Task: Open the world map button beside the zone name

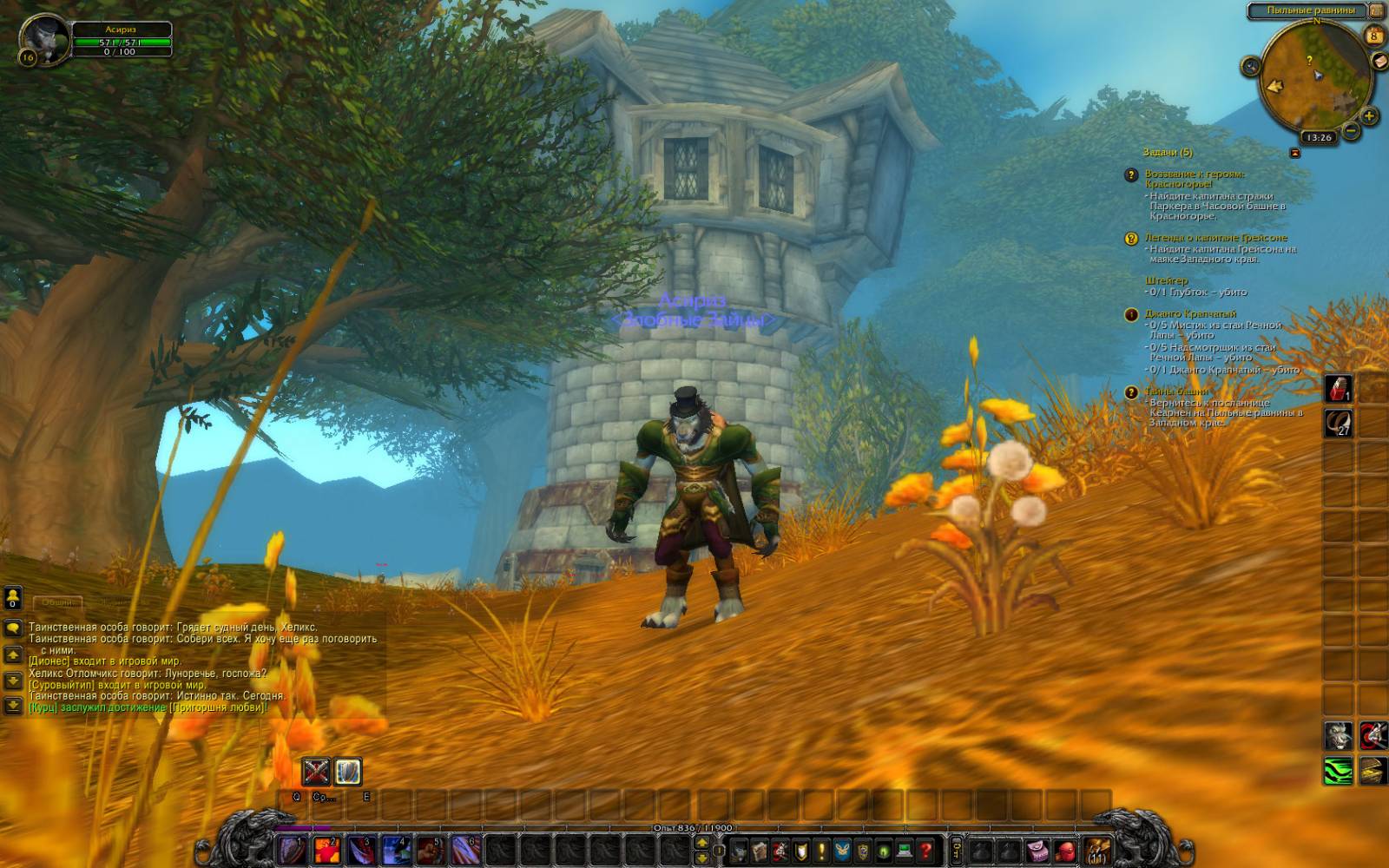Action: pos(1376,10)
